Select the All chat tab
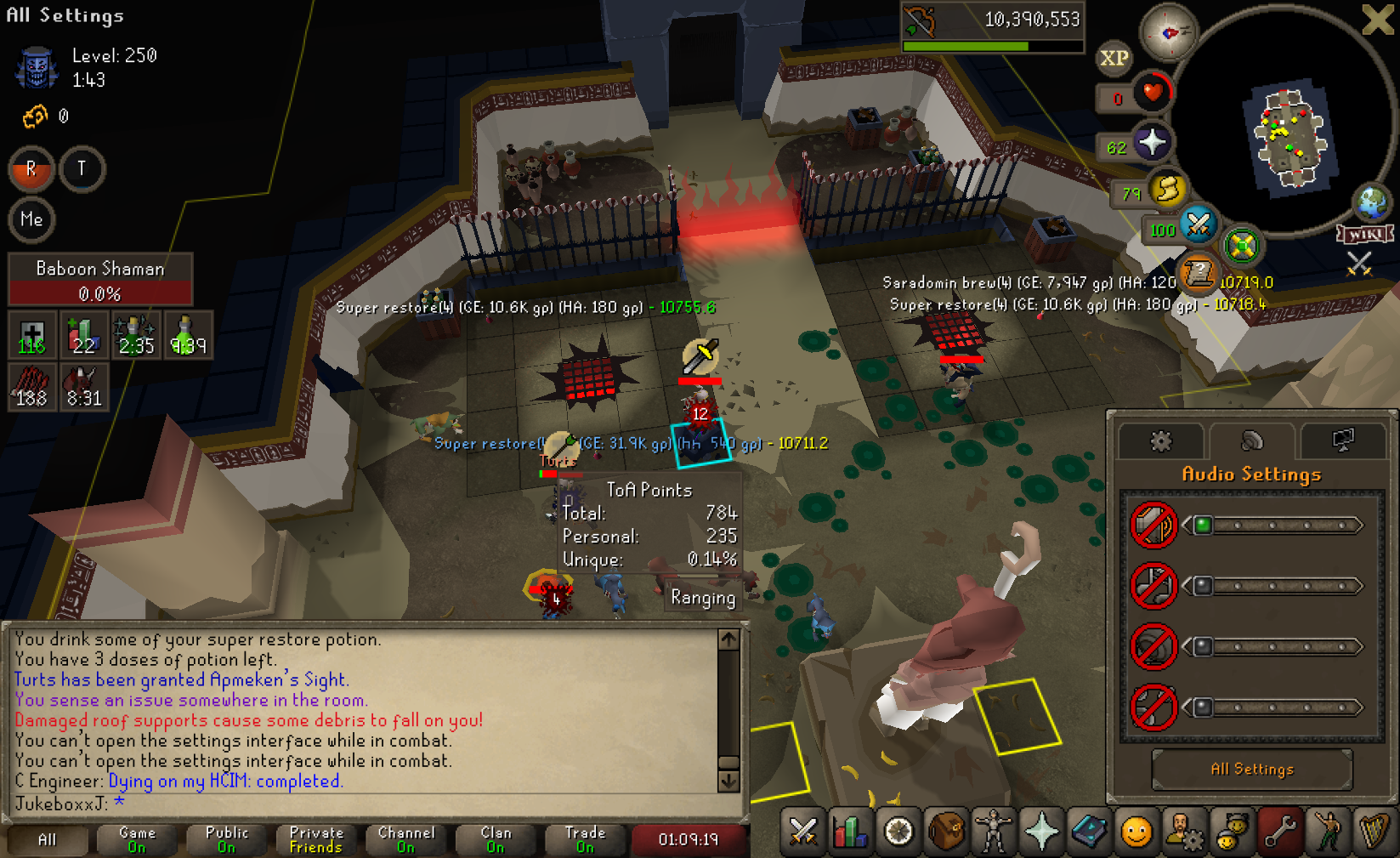 point(48,839)
